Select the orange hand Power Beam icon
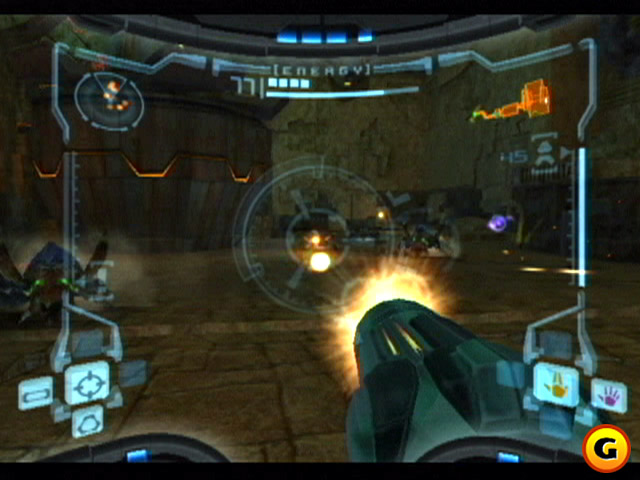 point(553,381)
